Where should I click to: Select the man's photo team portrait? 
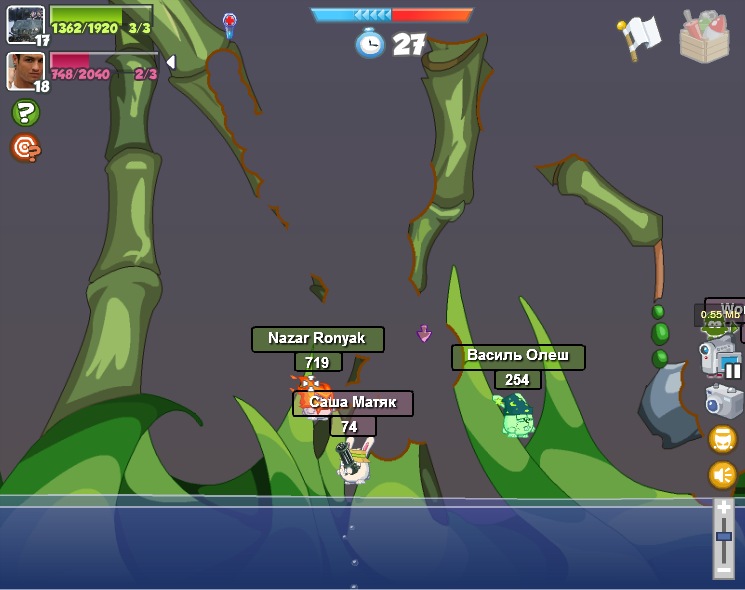(25, 71)
